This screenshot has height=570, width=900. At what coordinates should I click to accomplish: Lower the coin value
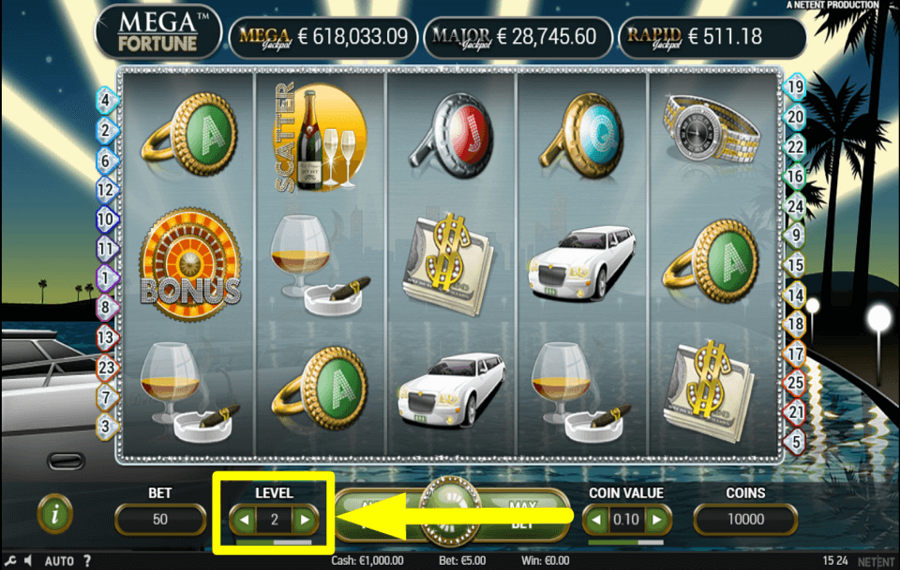pos(597,519)
